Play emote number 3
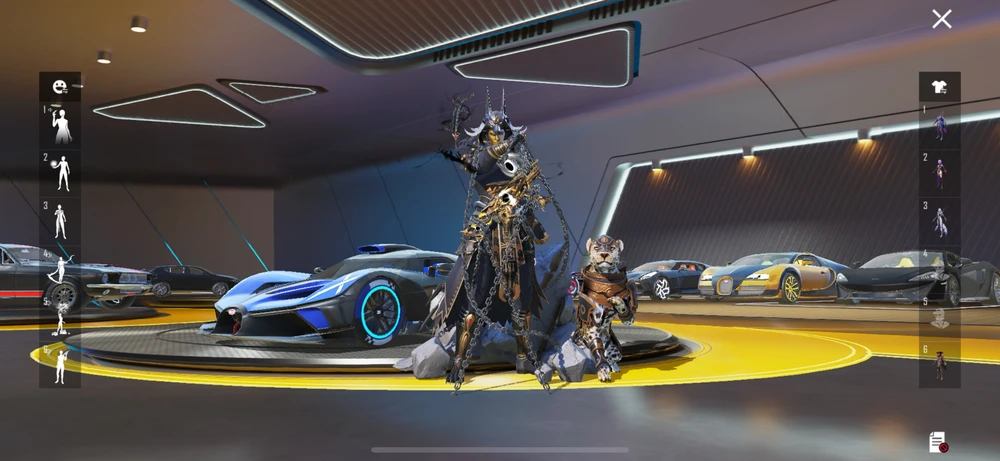This screenshot has height=461, width=1000. (61, 221)
